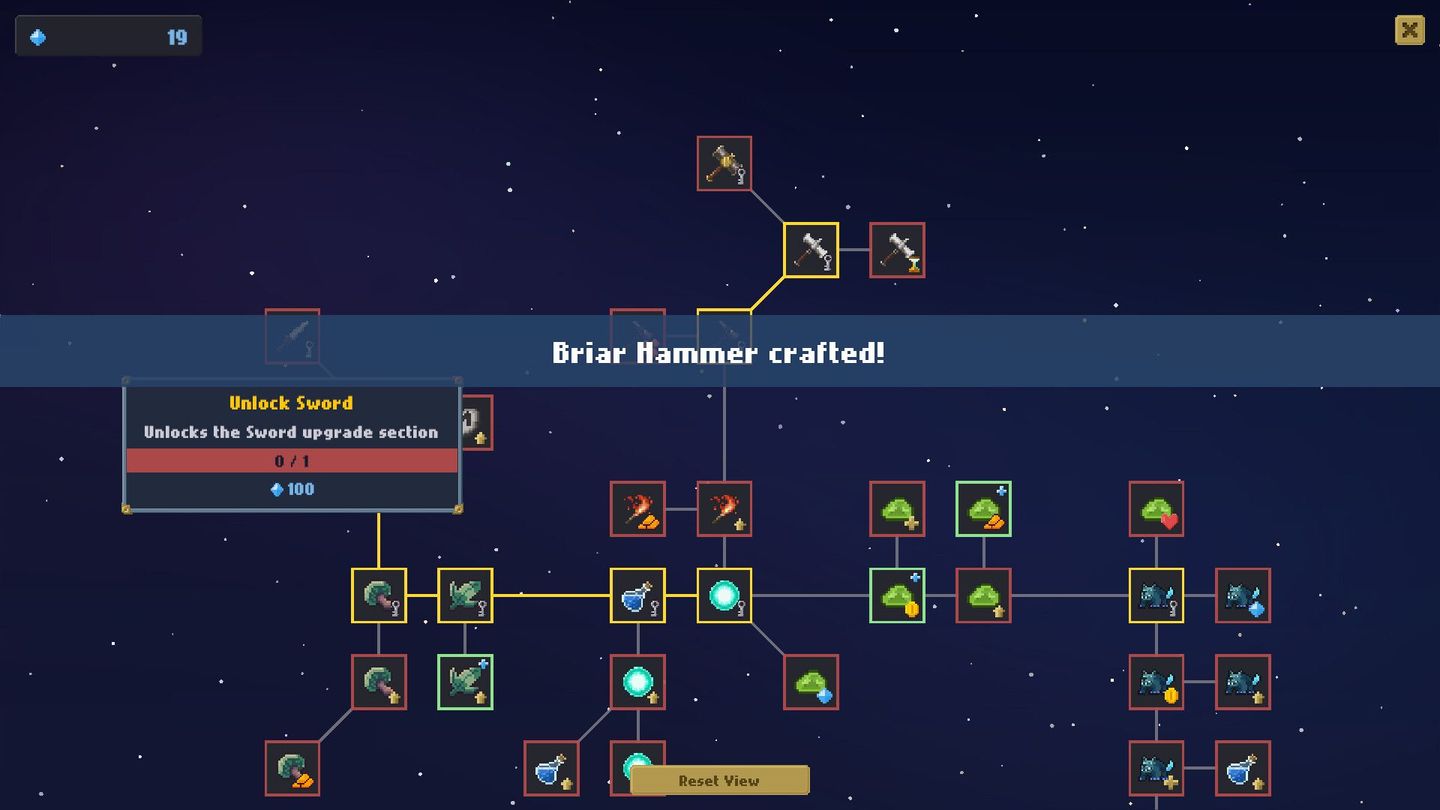This screenshot has height=810, width=1440.
Task: Click the golden hammer node above Briar Hammer
Action: coord(723,162)
